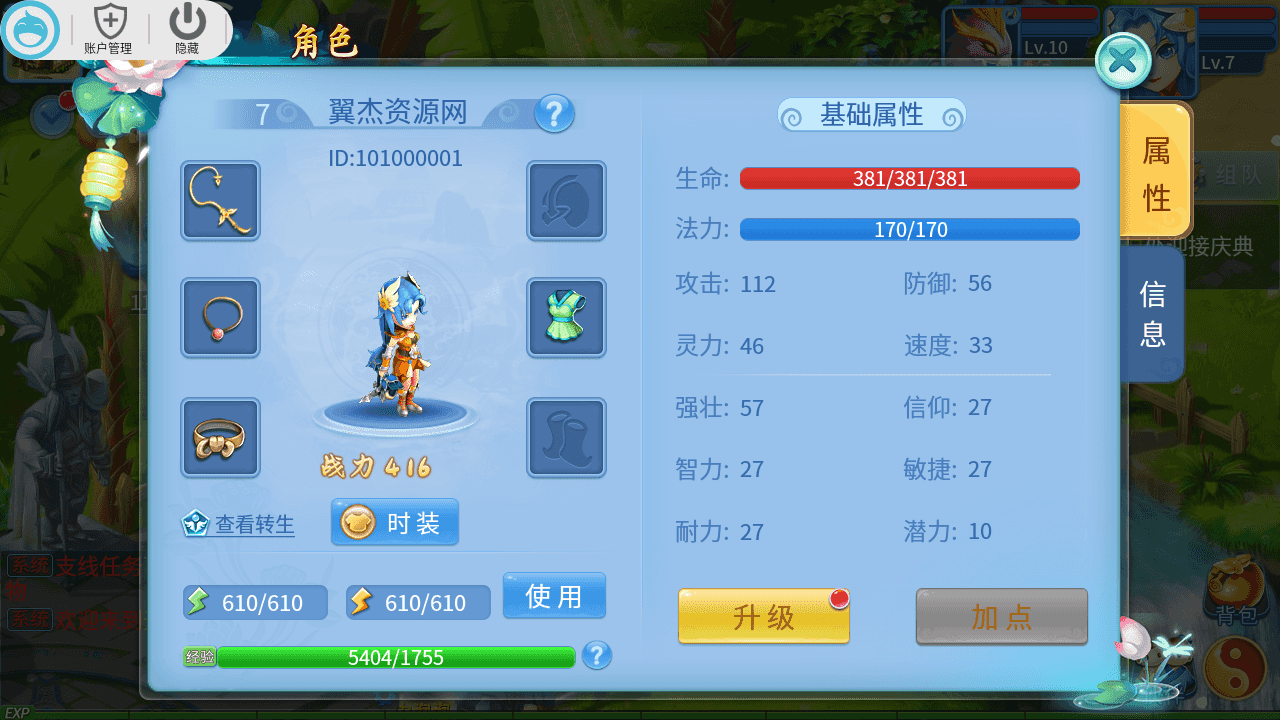Screen dimensions: 1280x720
Task: Open the ring equipment slot
Action: tap(220, 437)
